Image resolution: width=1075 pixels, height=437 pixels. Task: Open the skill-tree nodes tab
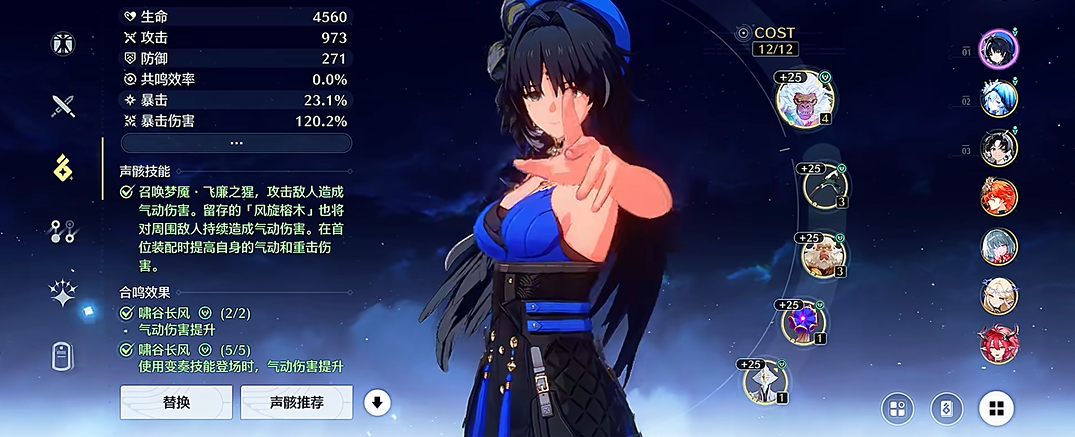tap(63, 232)
